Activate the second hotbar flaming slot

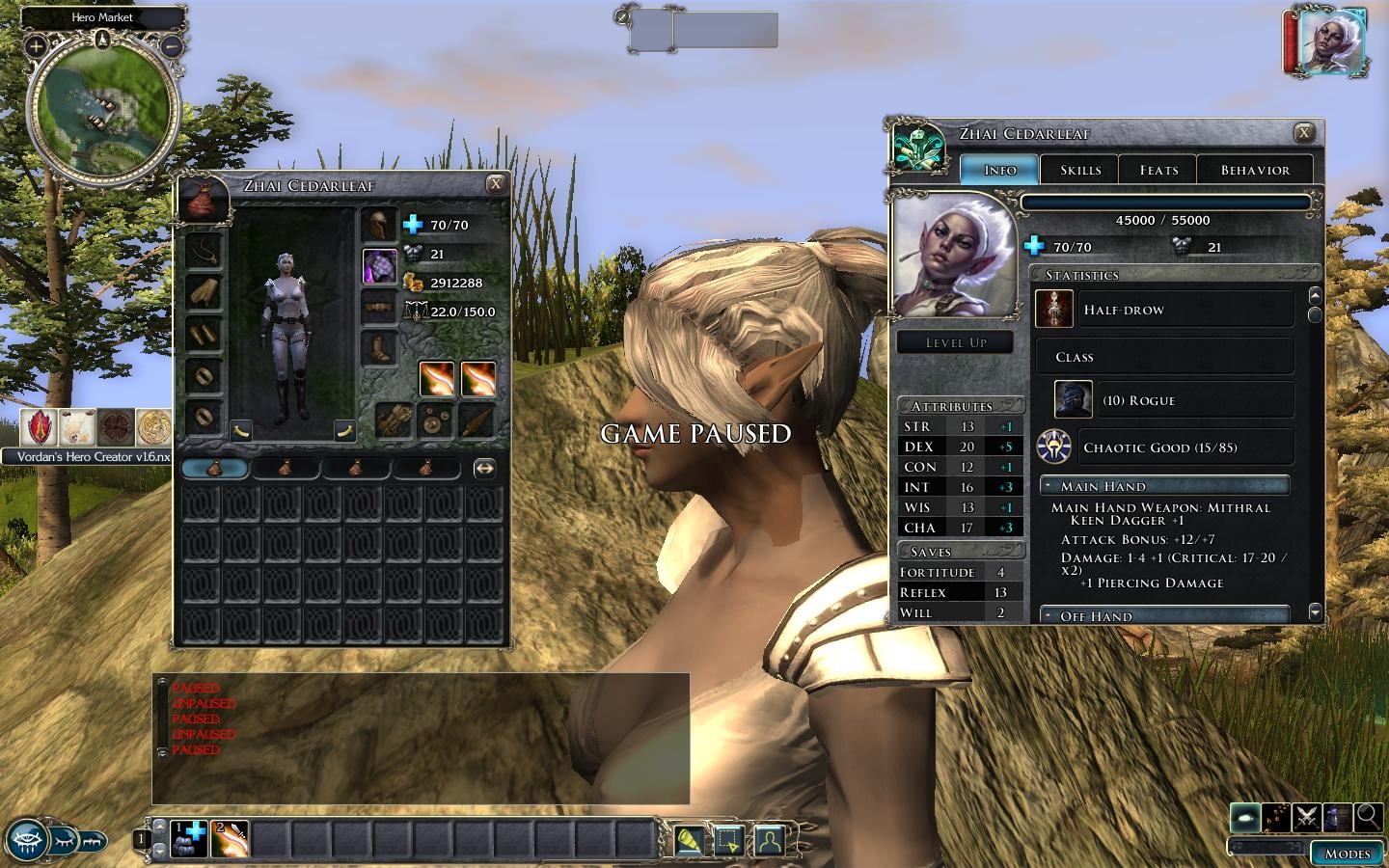tap(230, 838)
